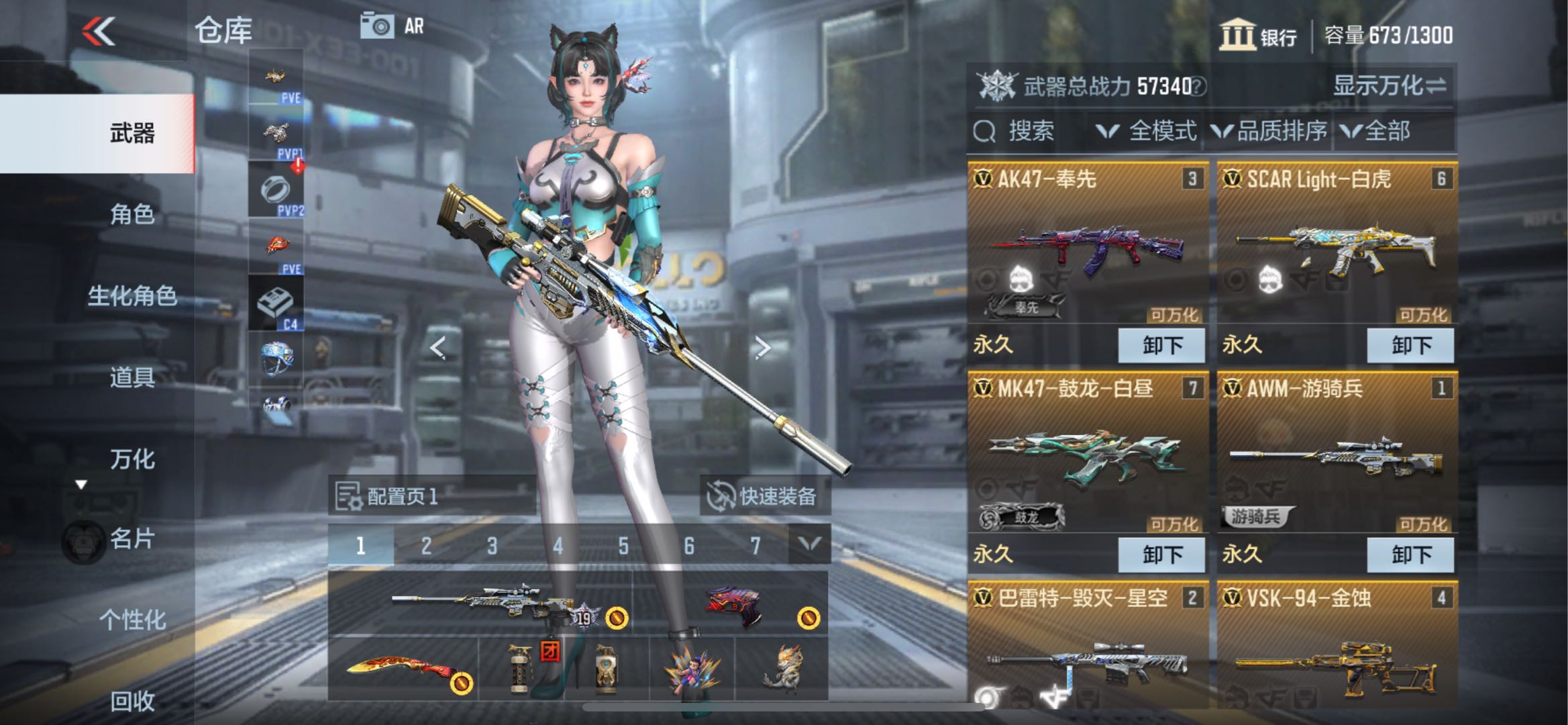
Task: Launch the AR camera view
Action: (393, 27)
